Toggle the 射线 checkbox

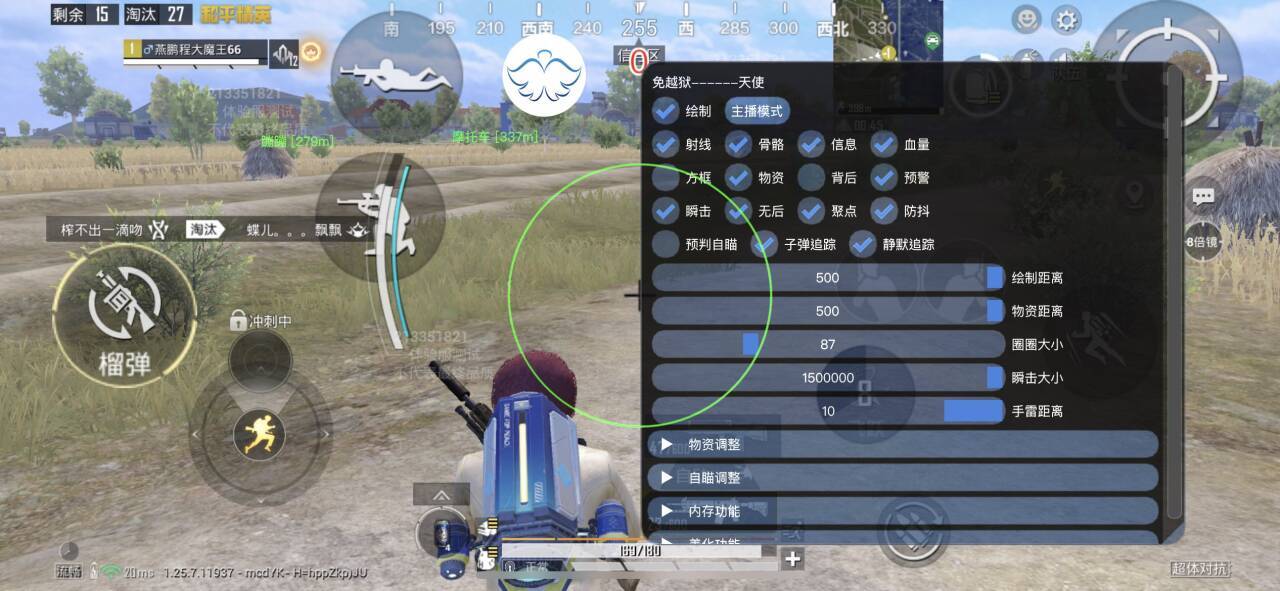pos(666,145)
